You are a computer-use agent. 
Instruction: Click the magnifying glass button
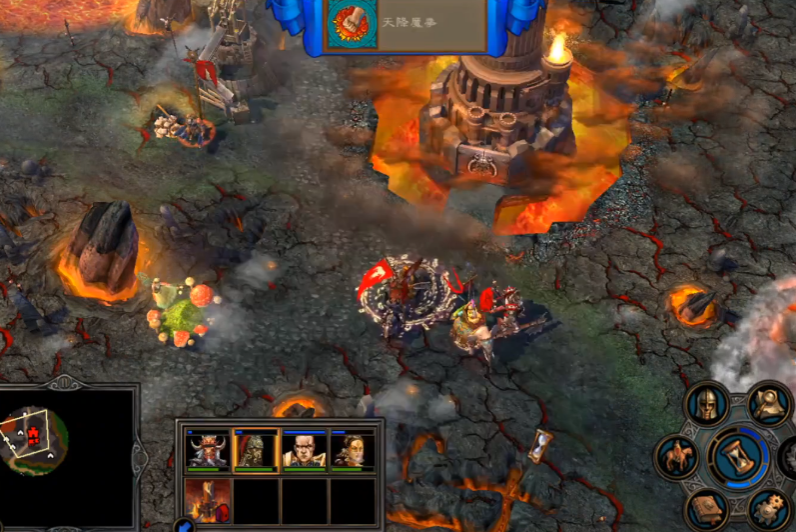[x=770, y=404]
